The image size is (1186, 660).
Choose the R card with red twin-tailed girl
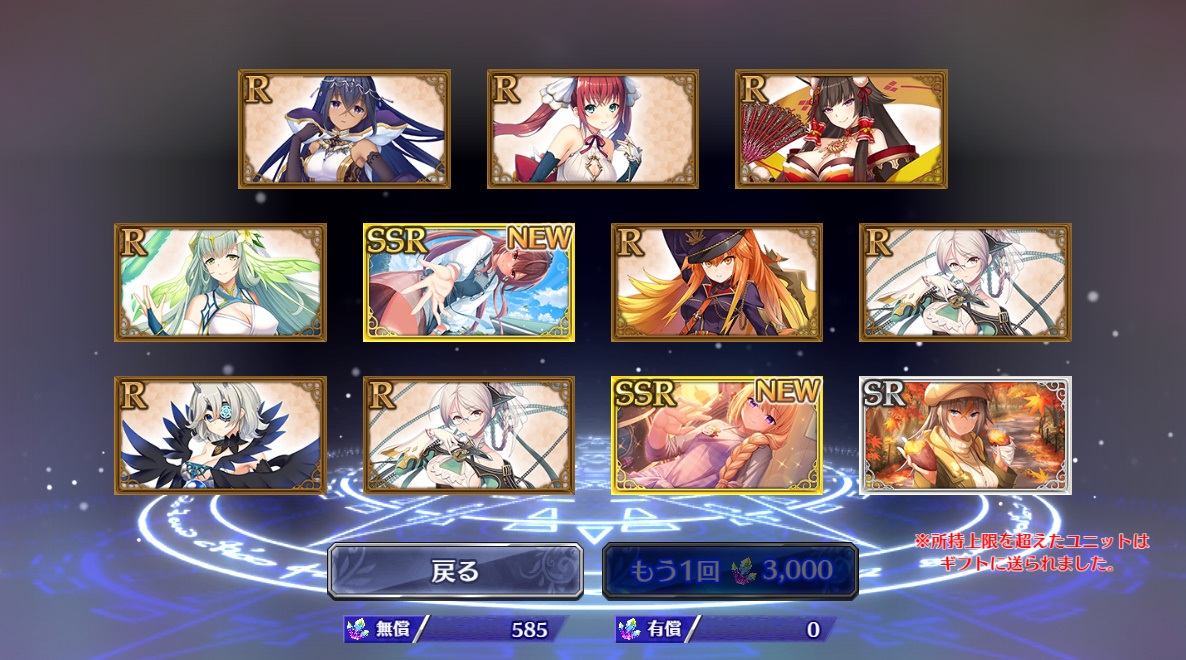pos(593,129)
